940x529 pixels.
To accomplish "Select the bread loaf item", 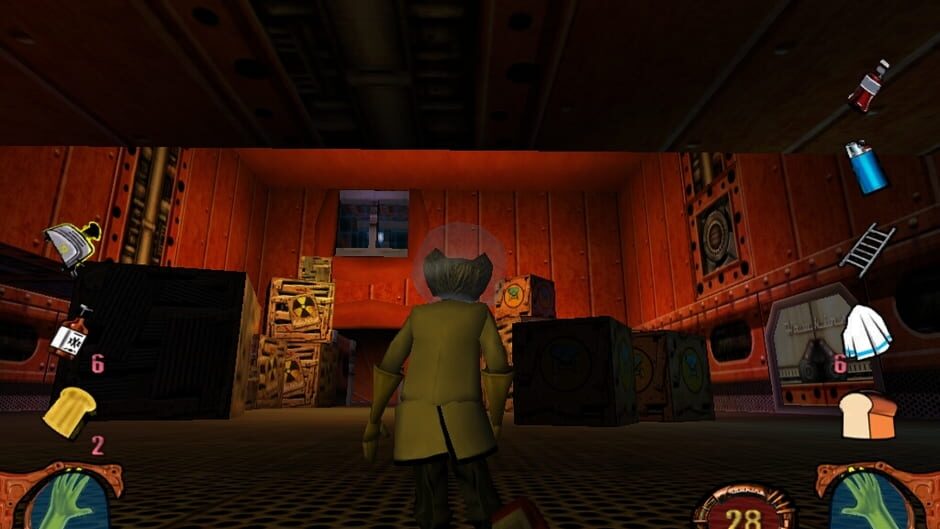I will (867, 413).
